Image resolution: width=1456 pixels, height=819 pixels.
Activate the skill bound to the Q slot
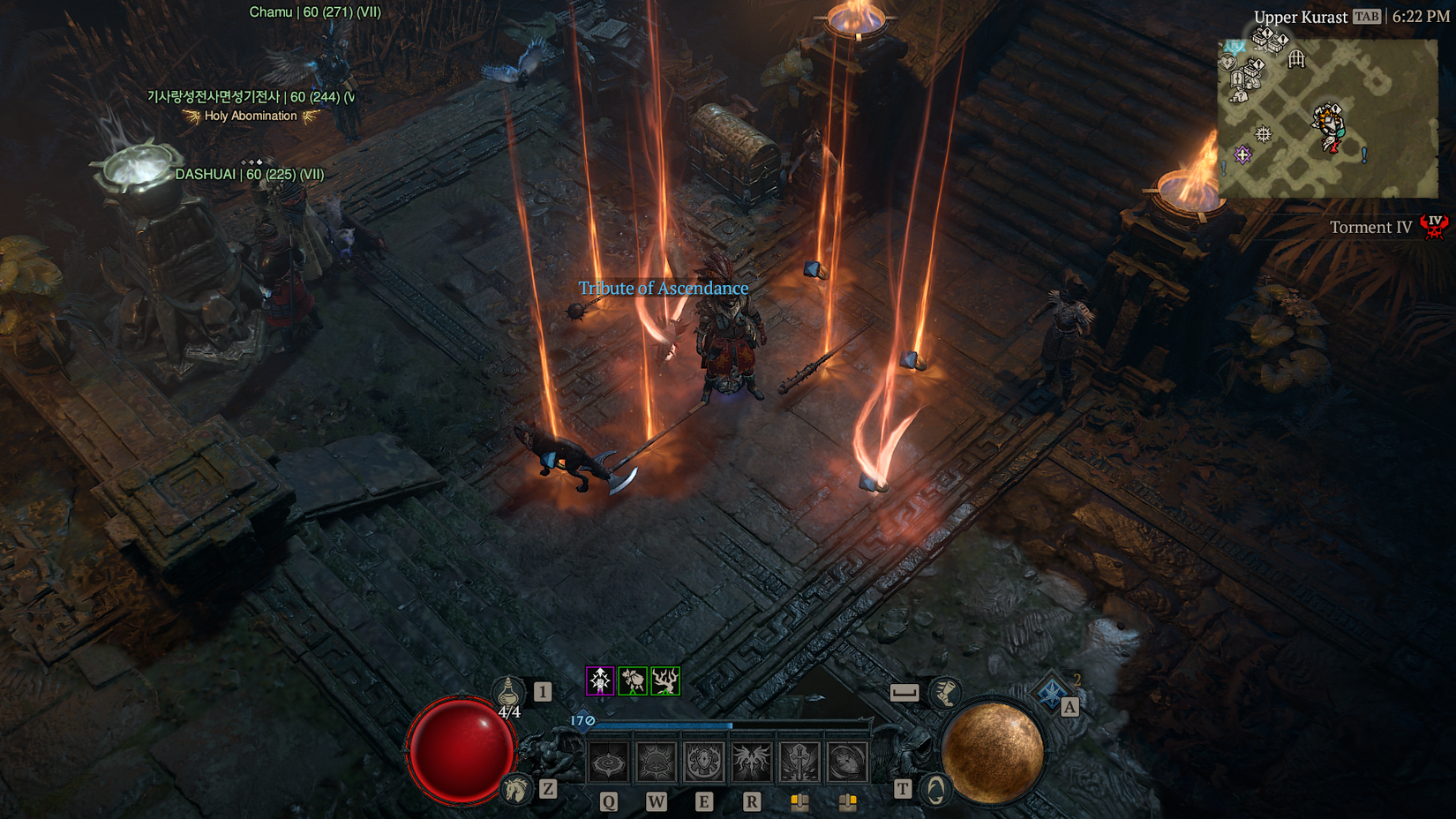tap(608, 760)
